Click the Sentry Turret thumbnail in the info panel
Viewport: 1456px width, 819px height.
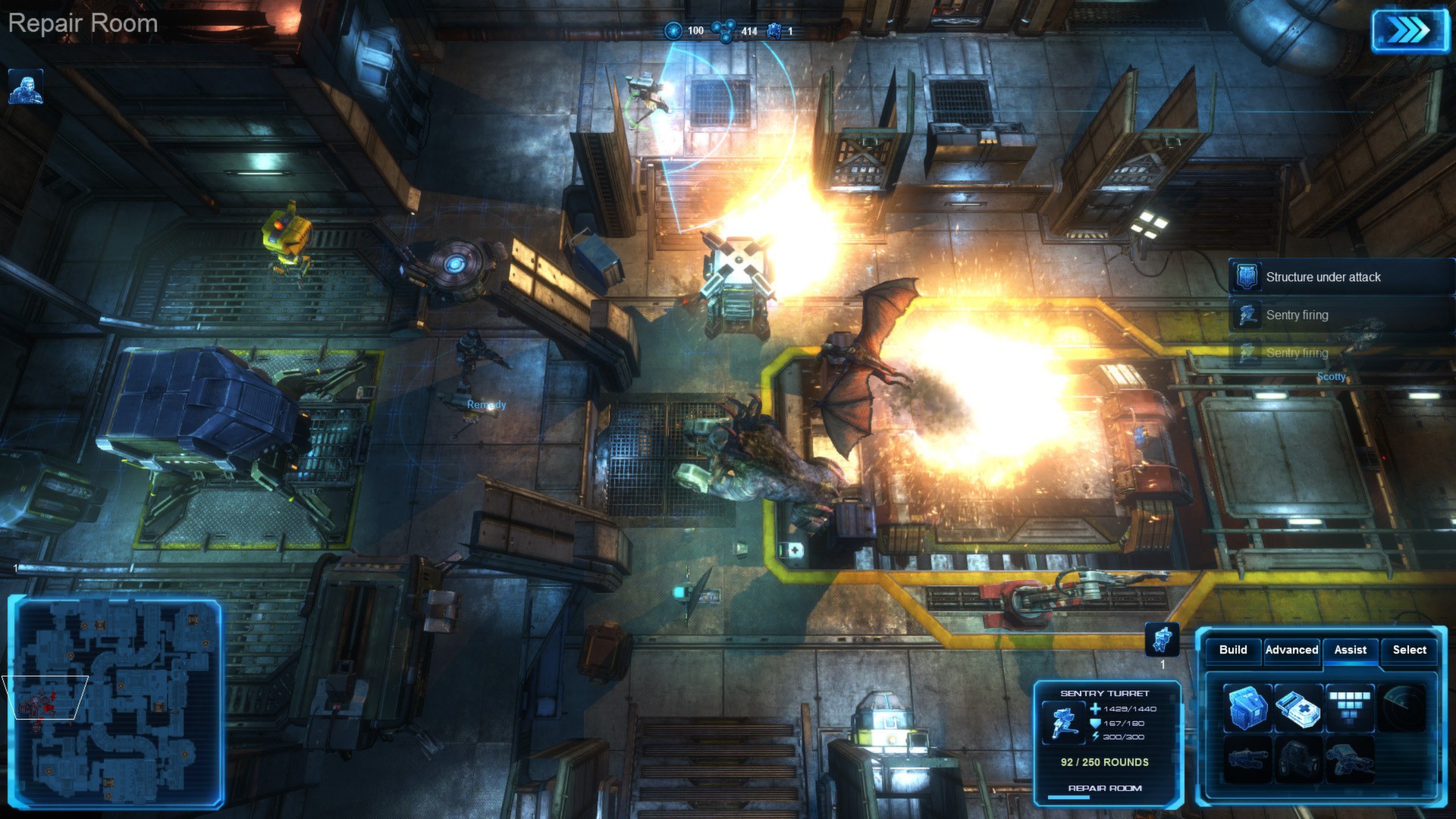coord(1065,721)
